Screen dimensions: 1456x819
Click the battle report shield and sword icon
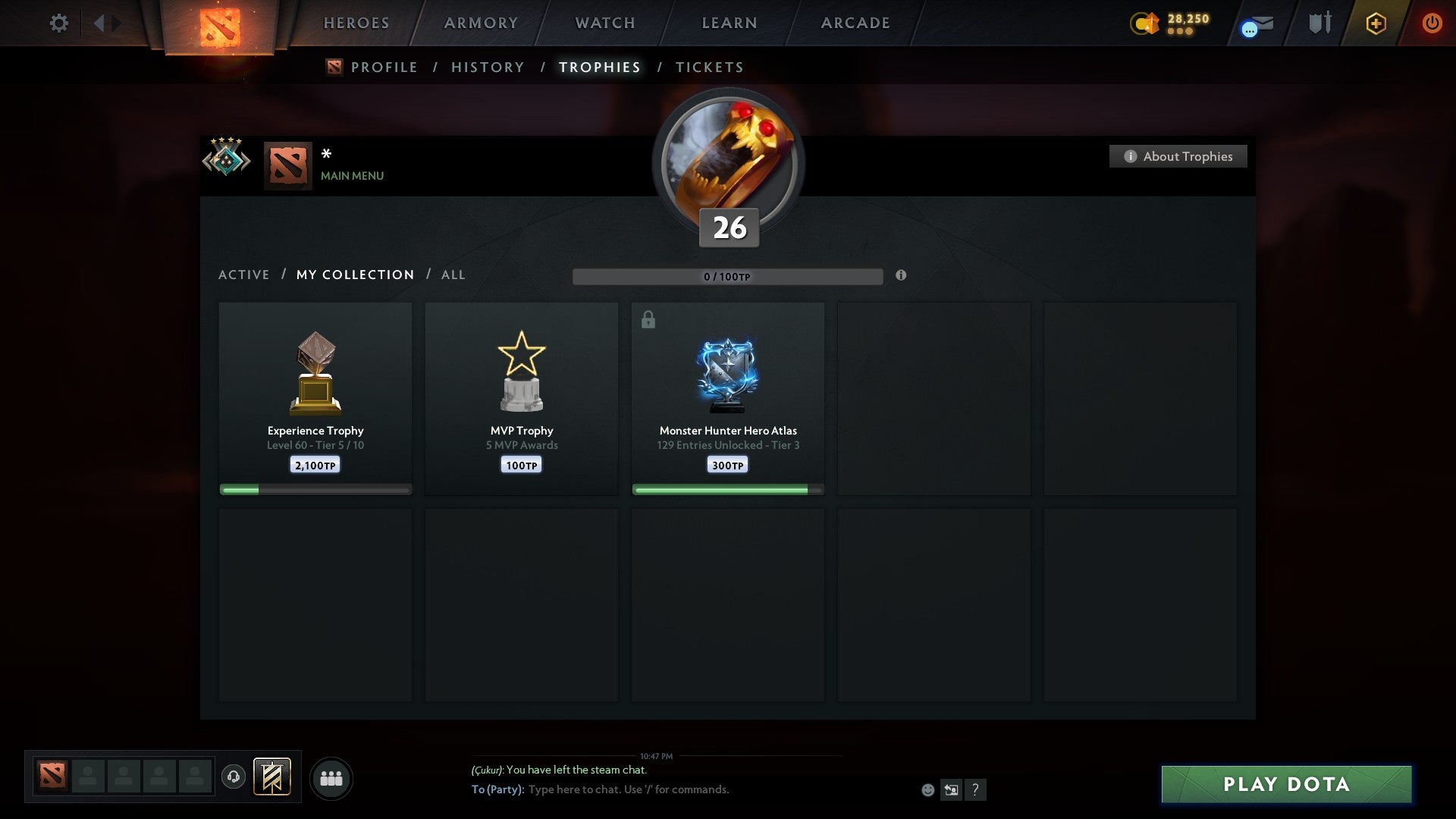(x=1319, y=23)
